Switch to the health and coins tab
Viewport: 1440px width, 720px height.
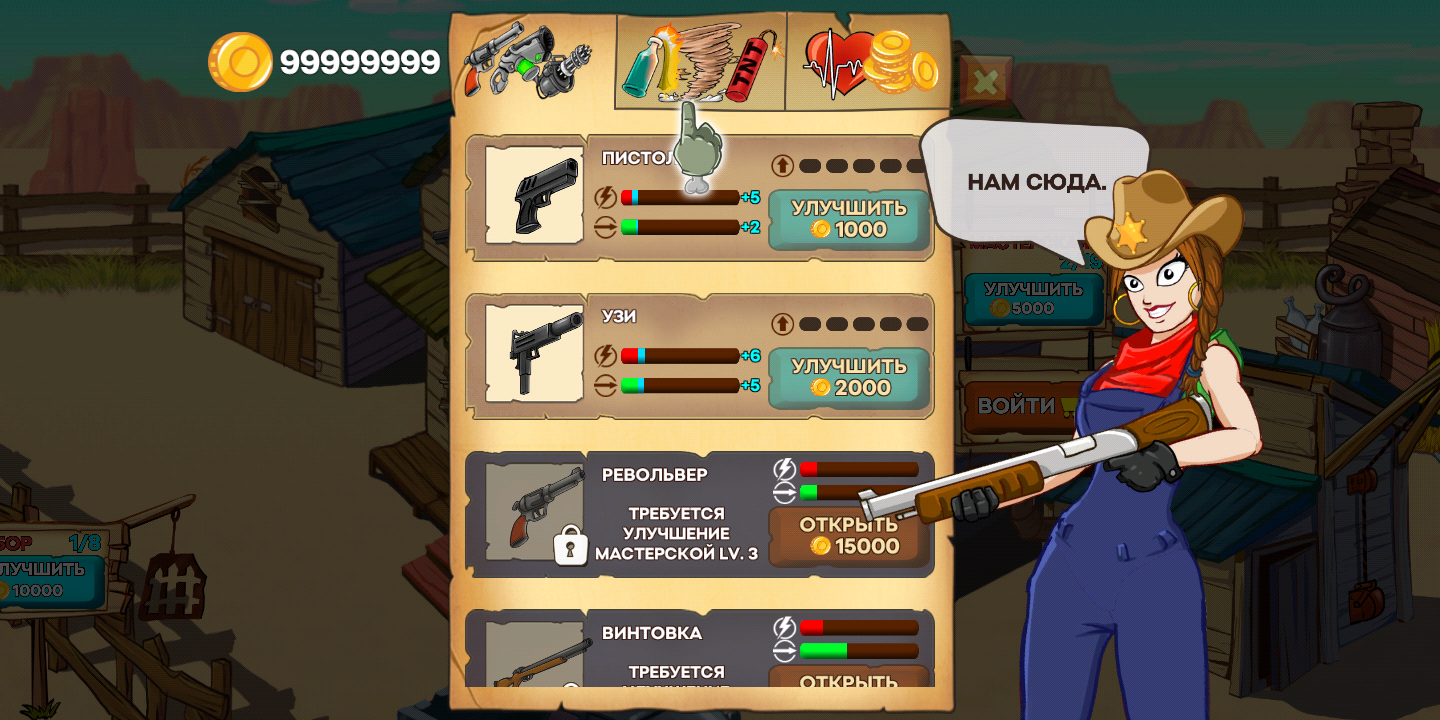pyautogui.click(x=868, y=62)
